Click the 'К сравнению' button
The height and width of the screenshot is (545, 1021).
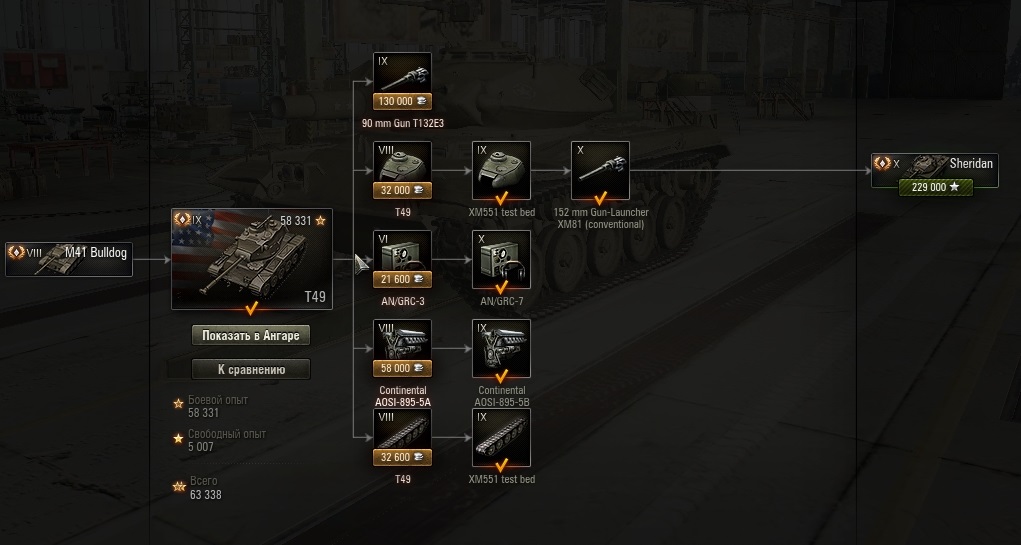(x=251, y=369)
